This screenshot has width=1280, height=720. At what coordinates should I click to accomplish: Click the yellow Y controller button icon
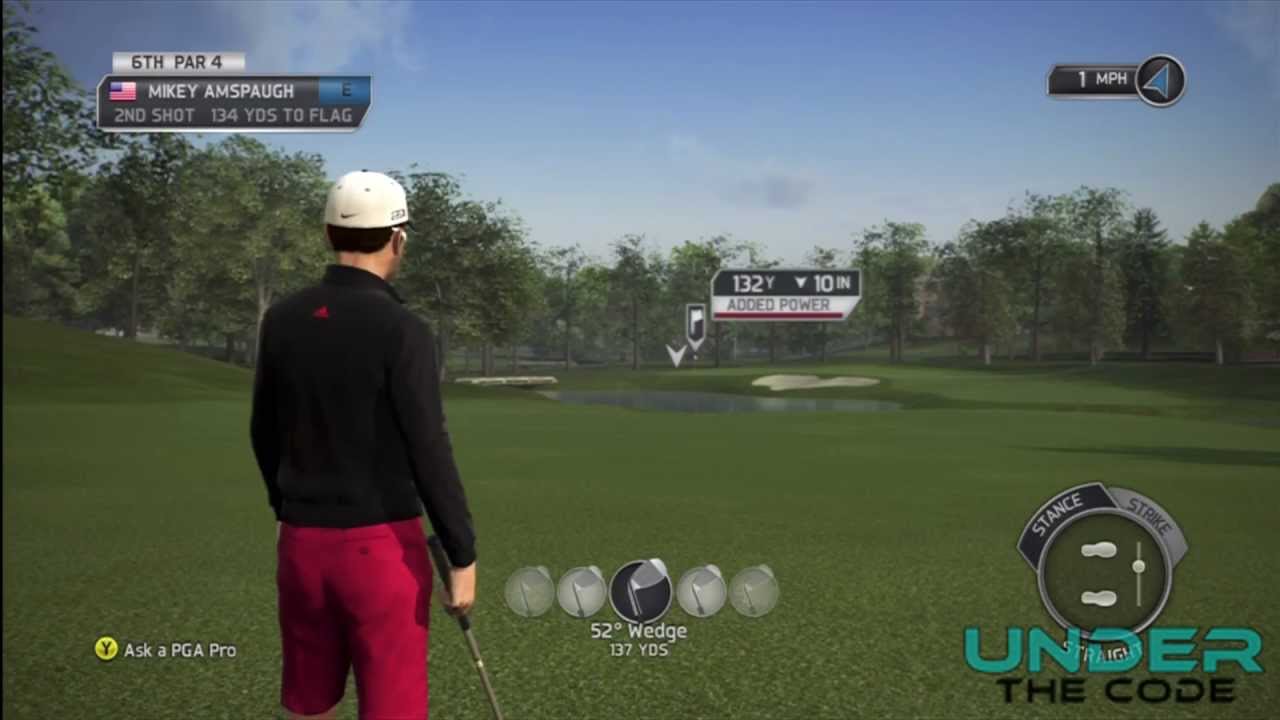pyautogui.click(x=105, y=650)
